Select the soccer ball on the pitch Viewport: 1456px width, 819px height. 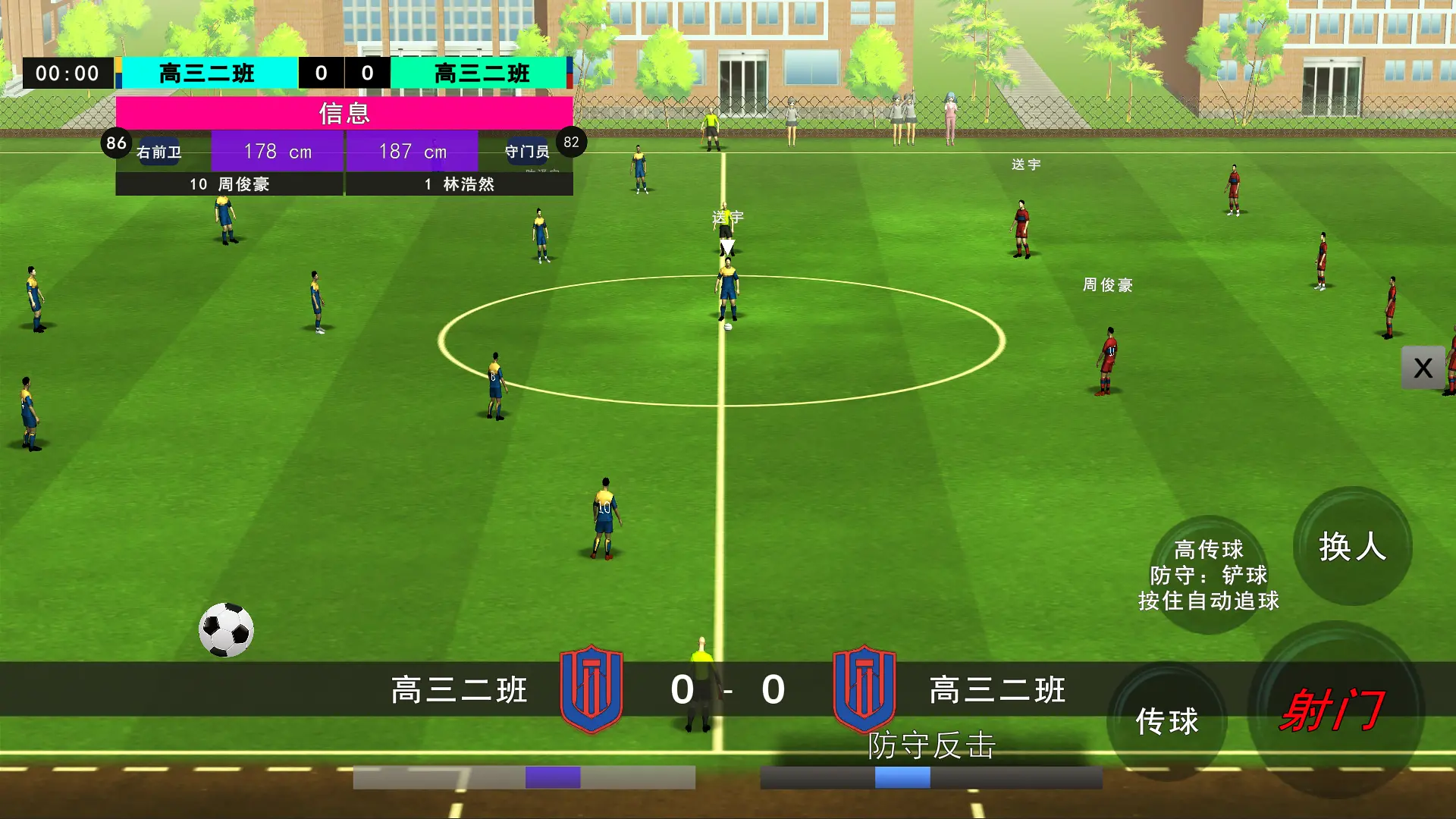226,629
